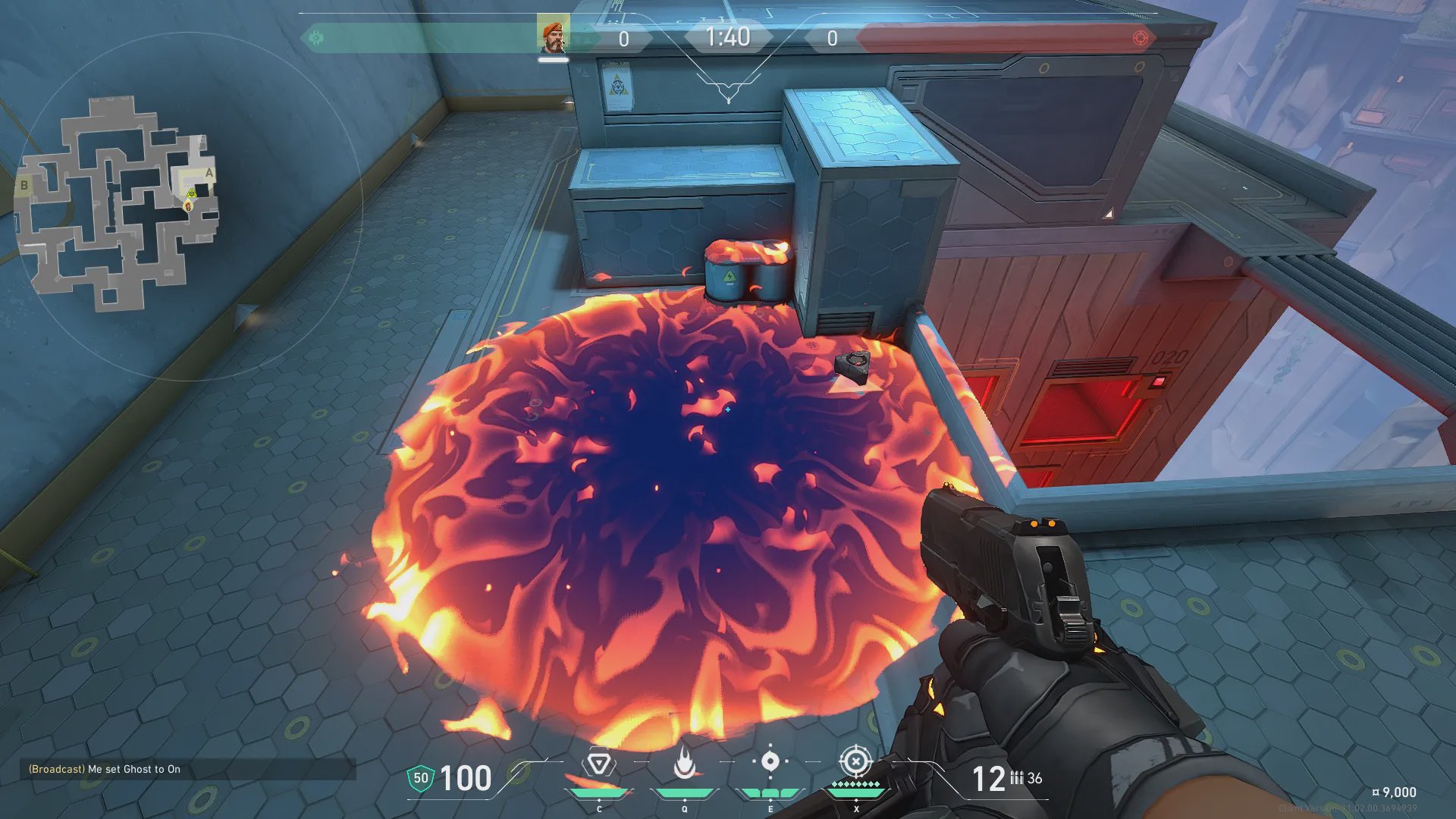The width and height of the screenshot is (1456, 819).
Task: Open the chat broadcast message box
Action: coord(187,769)
